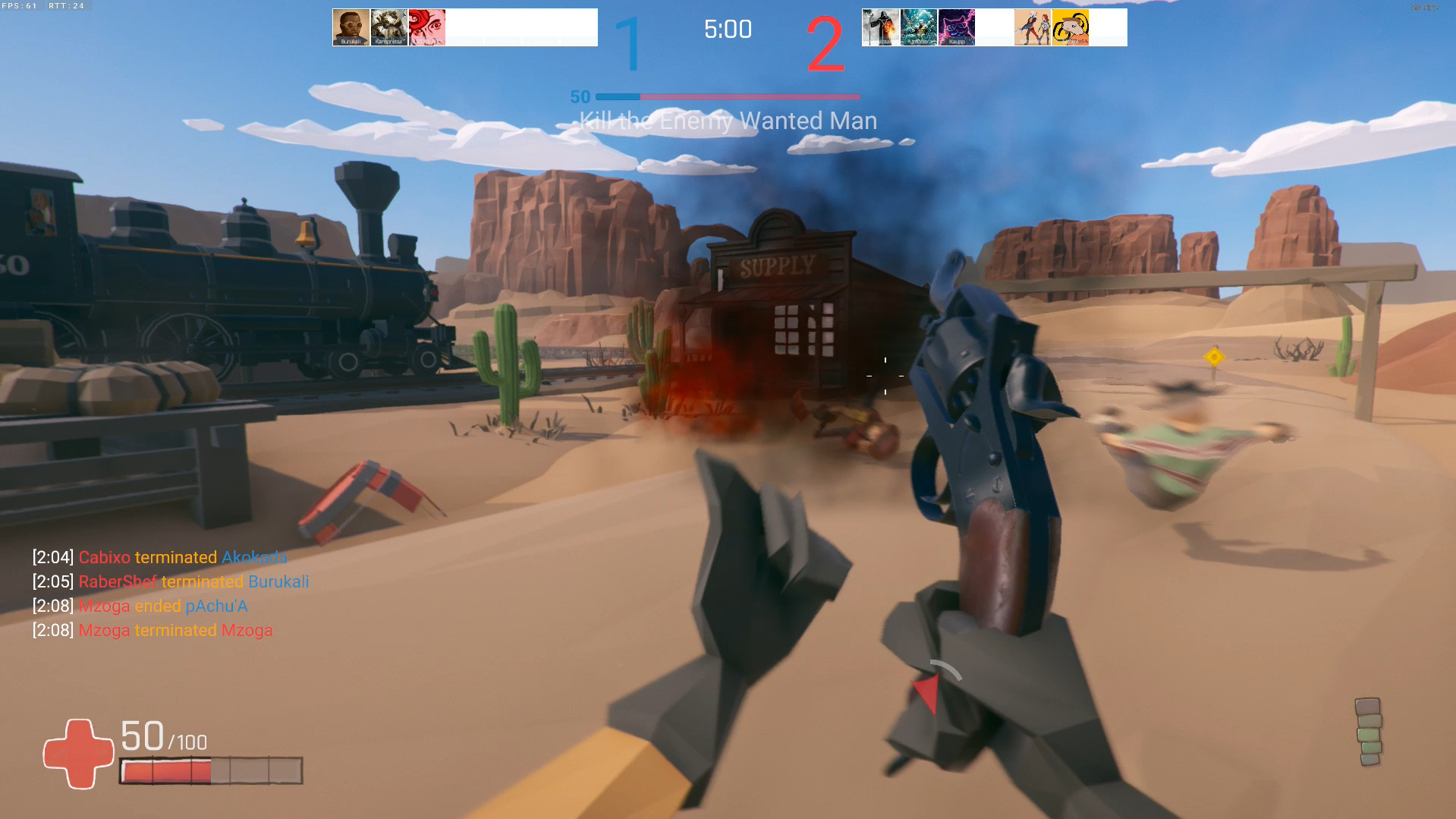Click the health bar segments
Viewport: 1456px width, 819px height.
(x=210, y=771)
